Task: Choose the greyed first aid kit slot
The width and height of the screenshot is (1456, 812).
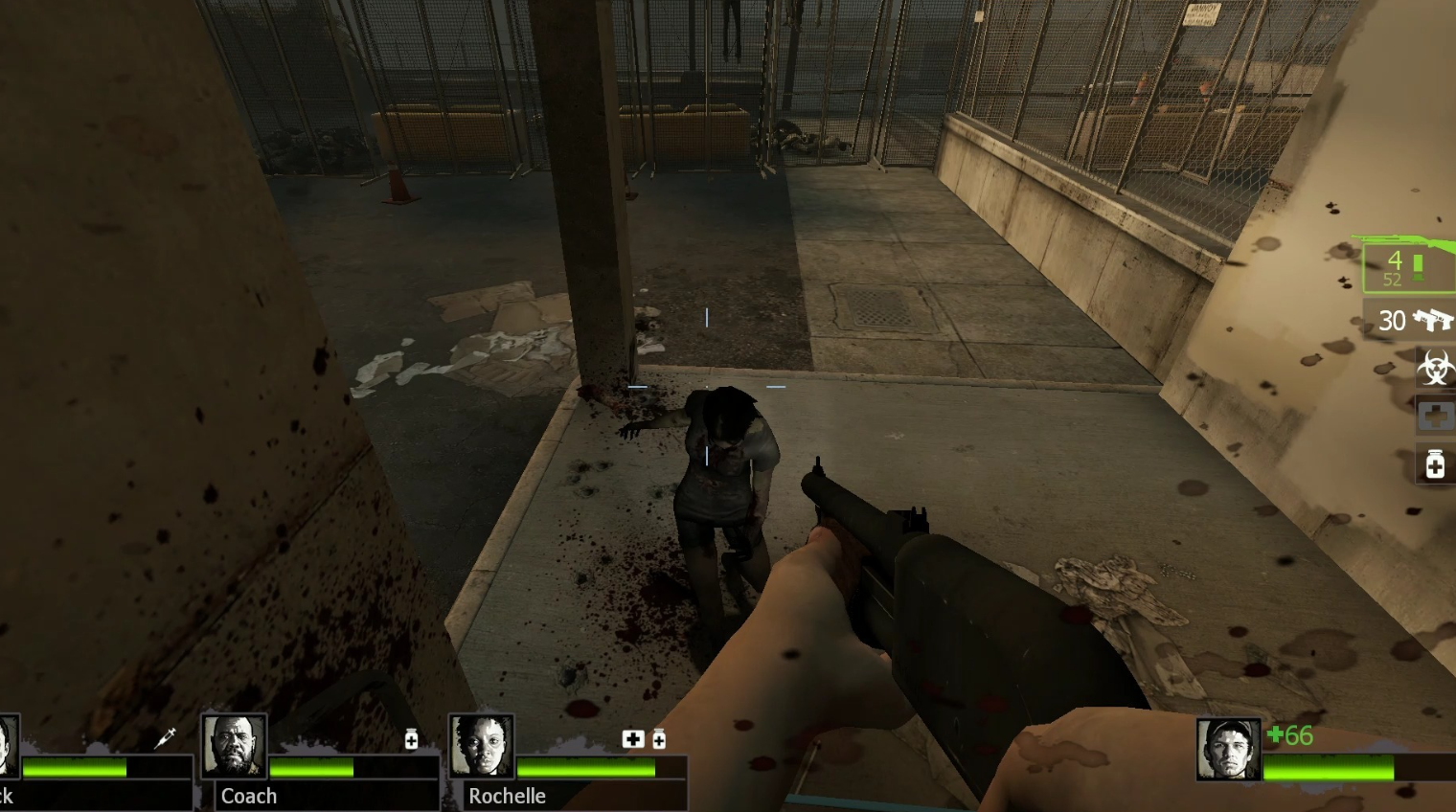Action: tap(1434, 417)
